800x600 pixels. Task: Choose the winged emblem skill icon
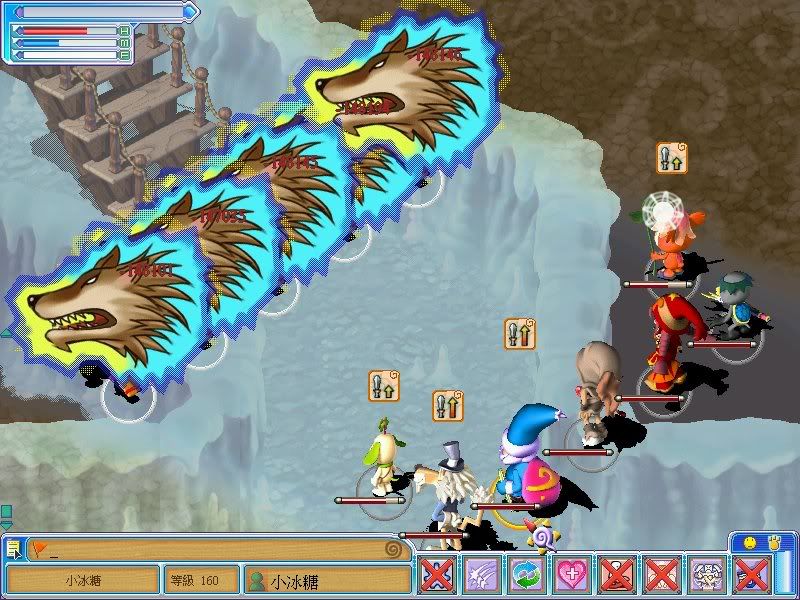pyautogui.click(x=708, y=577)
